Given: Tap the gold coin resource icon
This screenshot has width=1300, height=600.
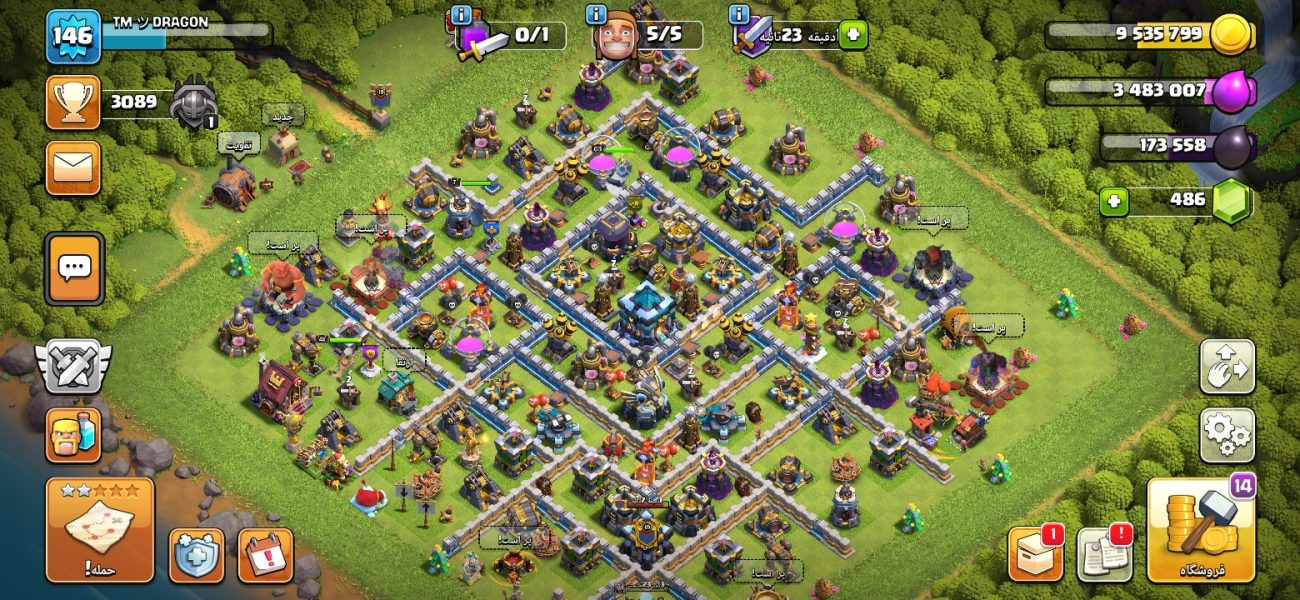Looking at the screenshot, I should tap(1231, 35).
